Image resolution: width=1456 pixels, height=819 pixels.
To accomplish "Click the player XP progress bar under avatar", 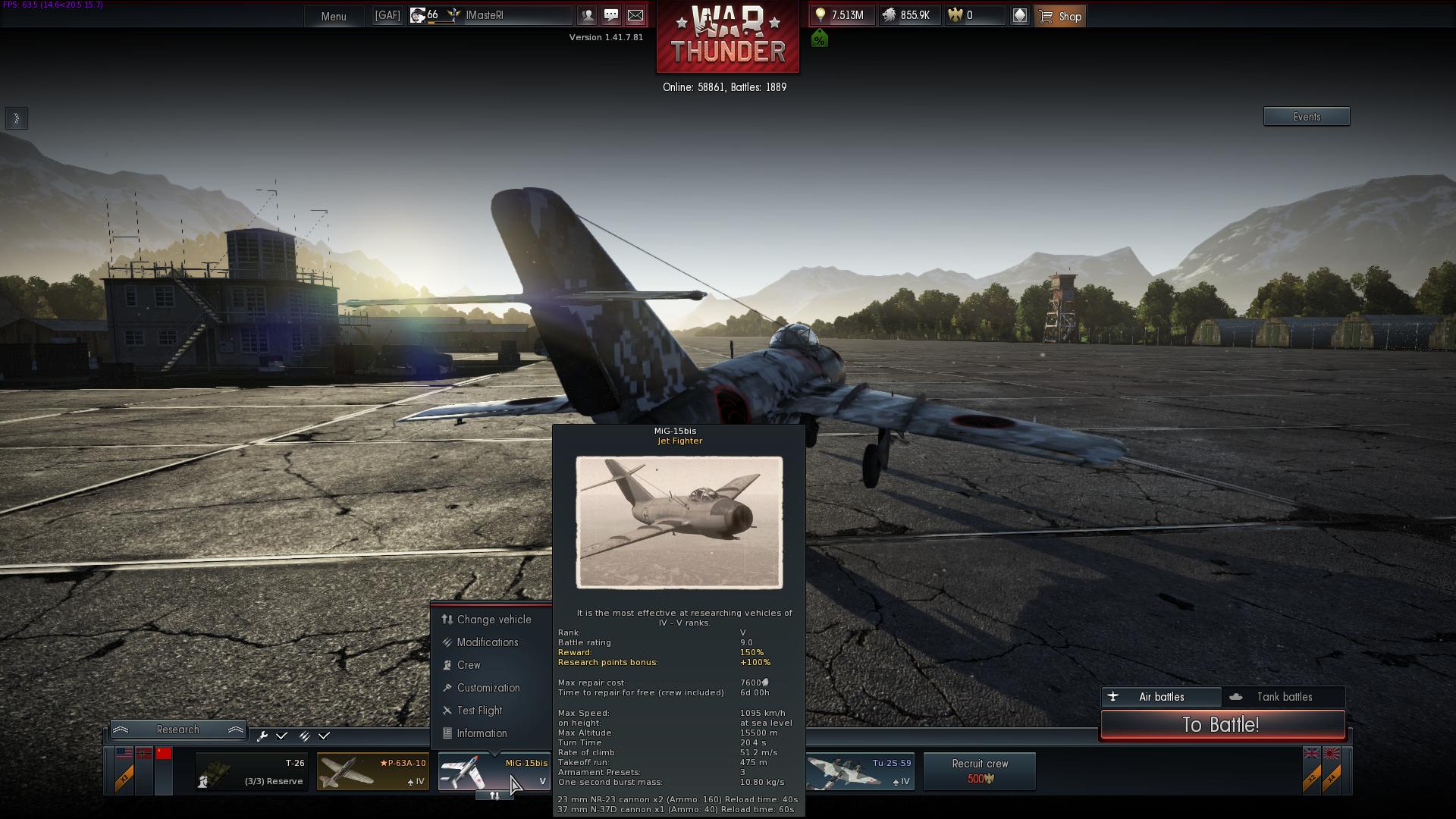I will pos(442,22).
